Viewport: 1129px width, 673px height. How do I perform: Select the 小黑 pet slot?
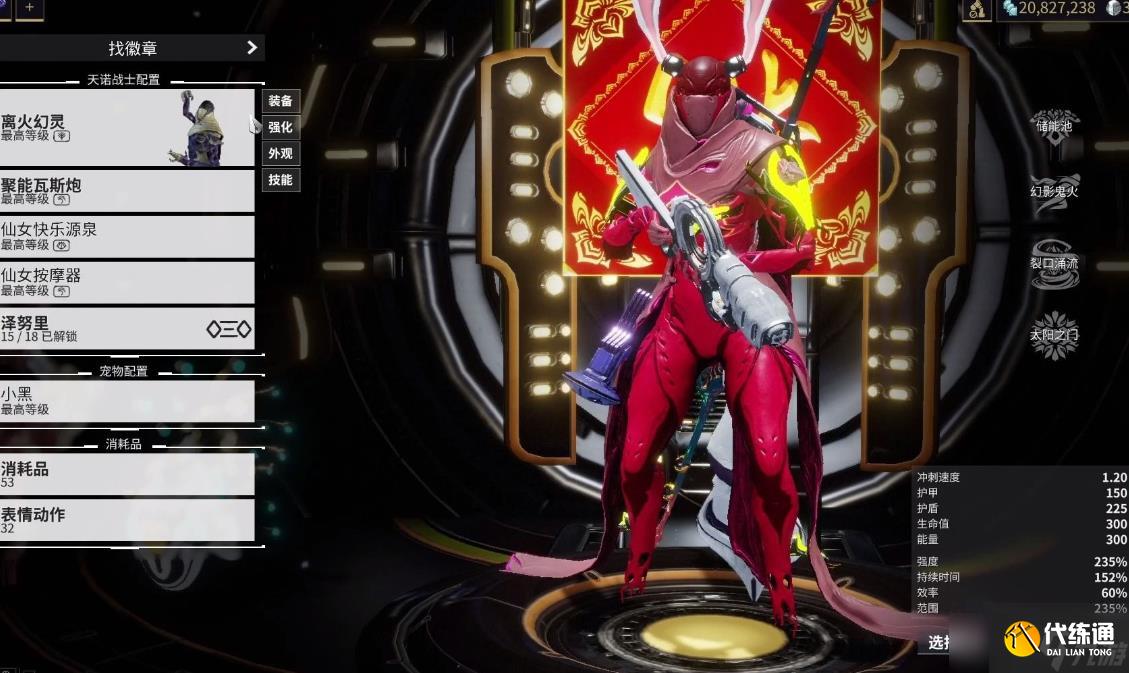pyautogui.click(x=120, y=401)
